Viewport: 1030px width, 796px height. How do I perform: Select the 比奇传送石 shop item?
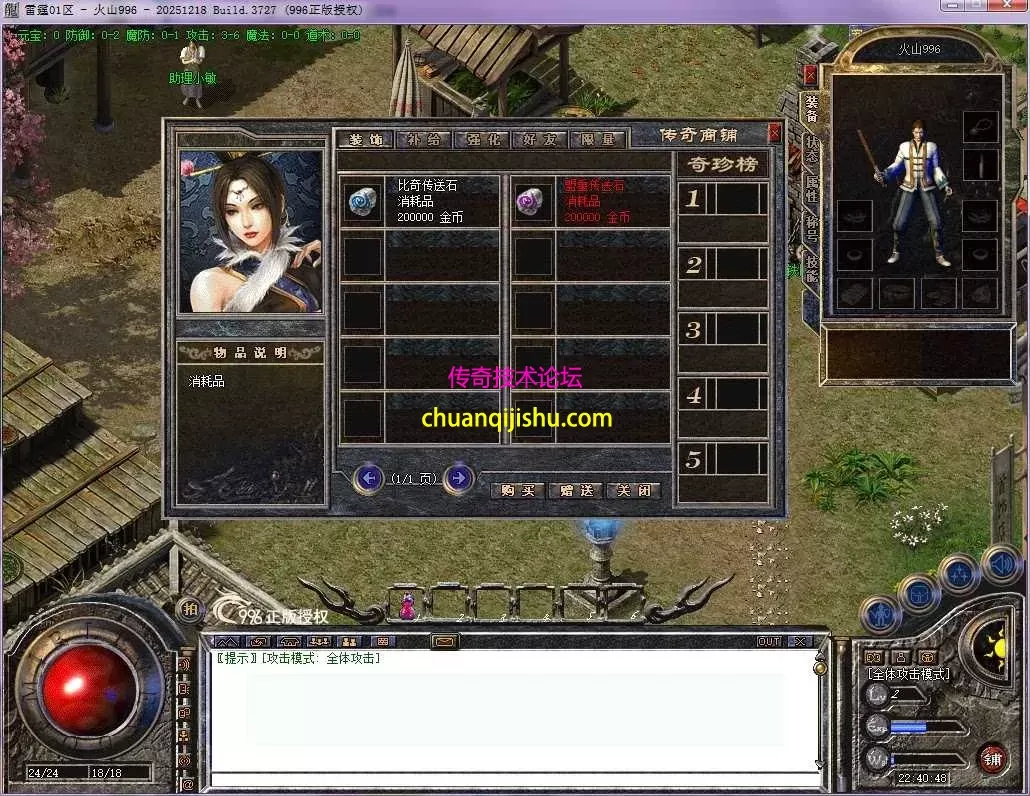coord(418,201)
